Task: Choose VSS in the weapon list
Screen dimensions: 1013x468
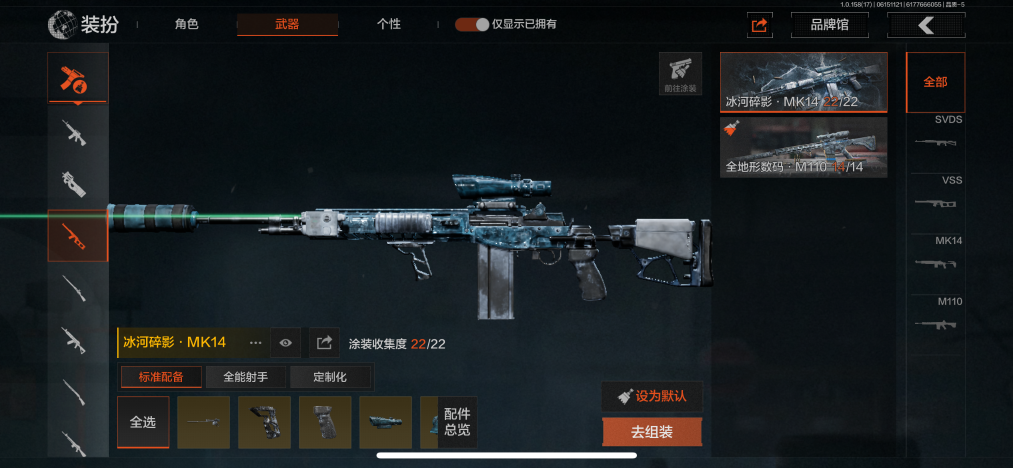Action: coord(935,197)
